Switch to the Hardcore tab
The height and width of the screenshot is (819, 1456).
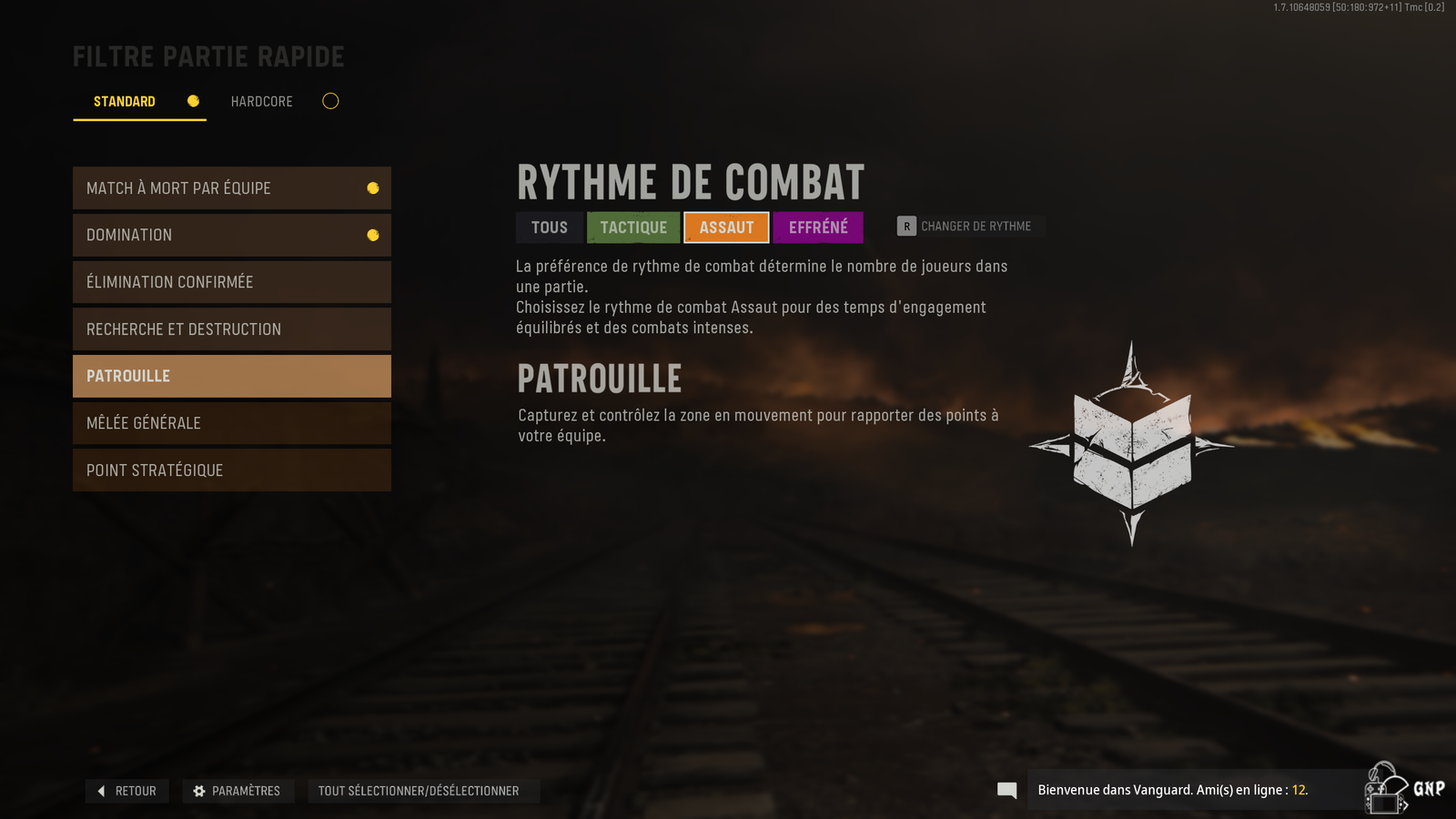[262, 101]
